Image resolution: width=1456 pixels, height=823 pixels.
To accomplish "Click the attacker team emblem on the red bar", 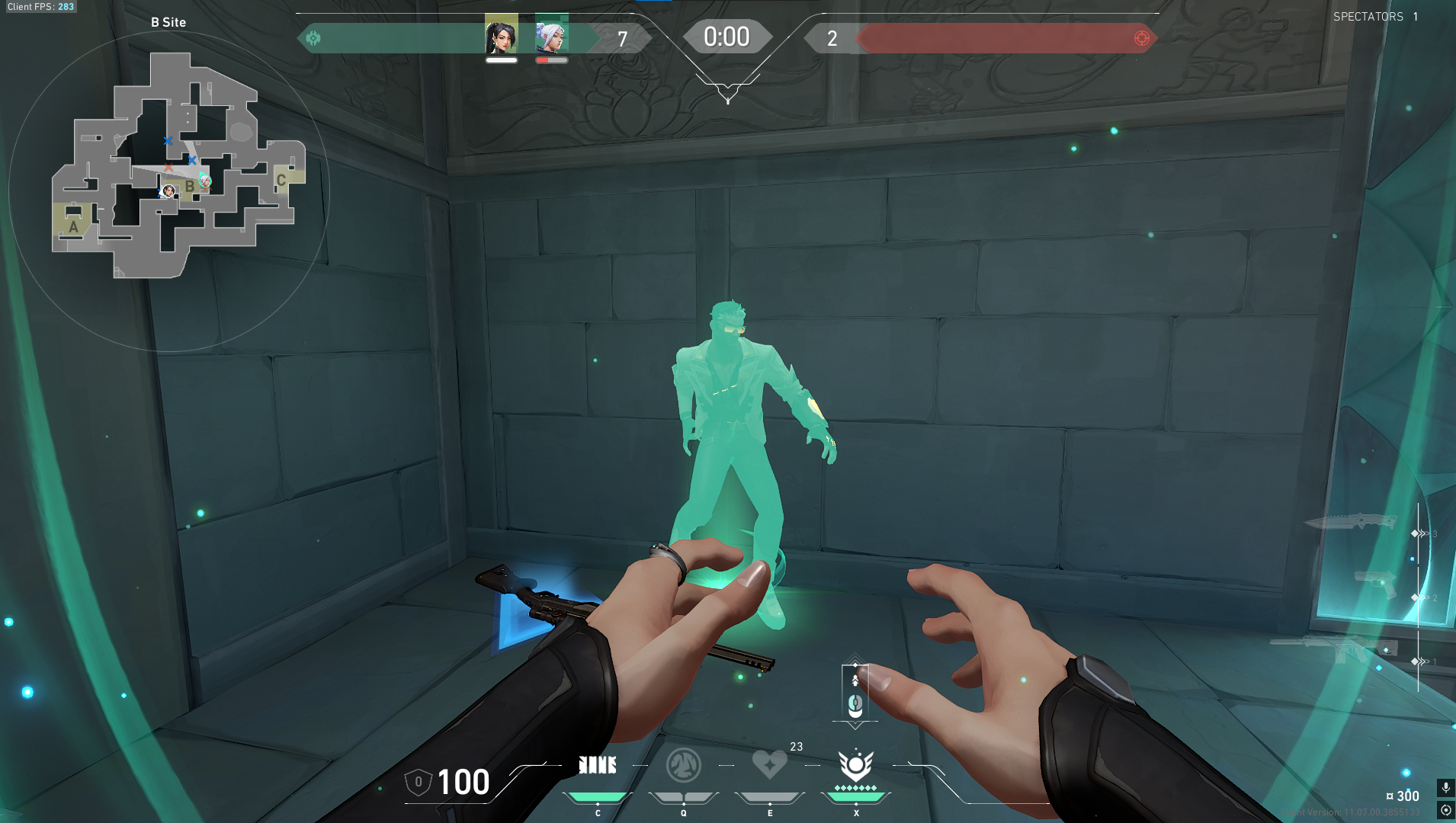I will click(x=1141, y=38).
